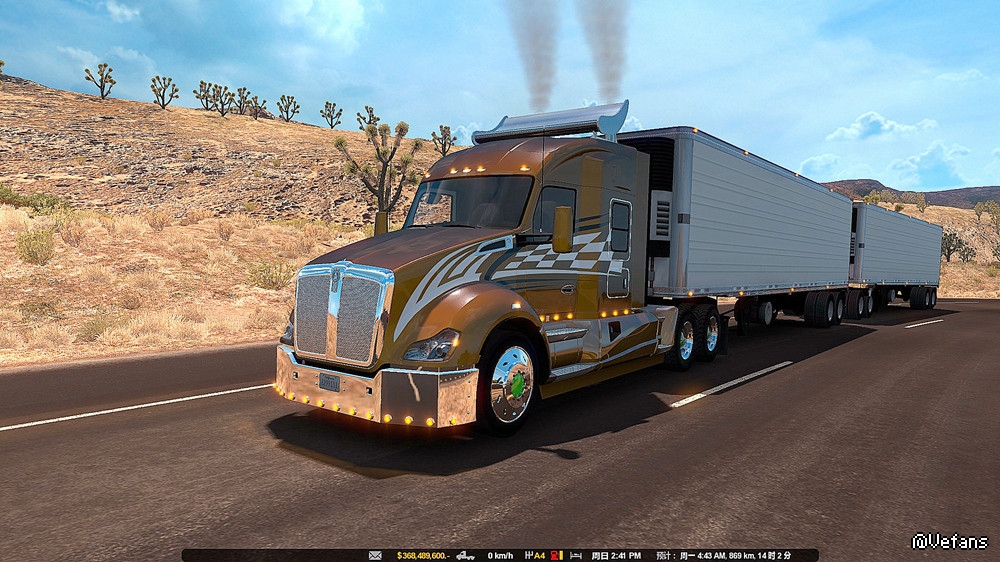The height and width of the screenshot is (562, 1000).
Task: Open the mail envelope icon
Action: pos(375,556)
